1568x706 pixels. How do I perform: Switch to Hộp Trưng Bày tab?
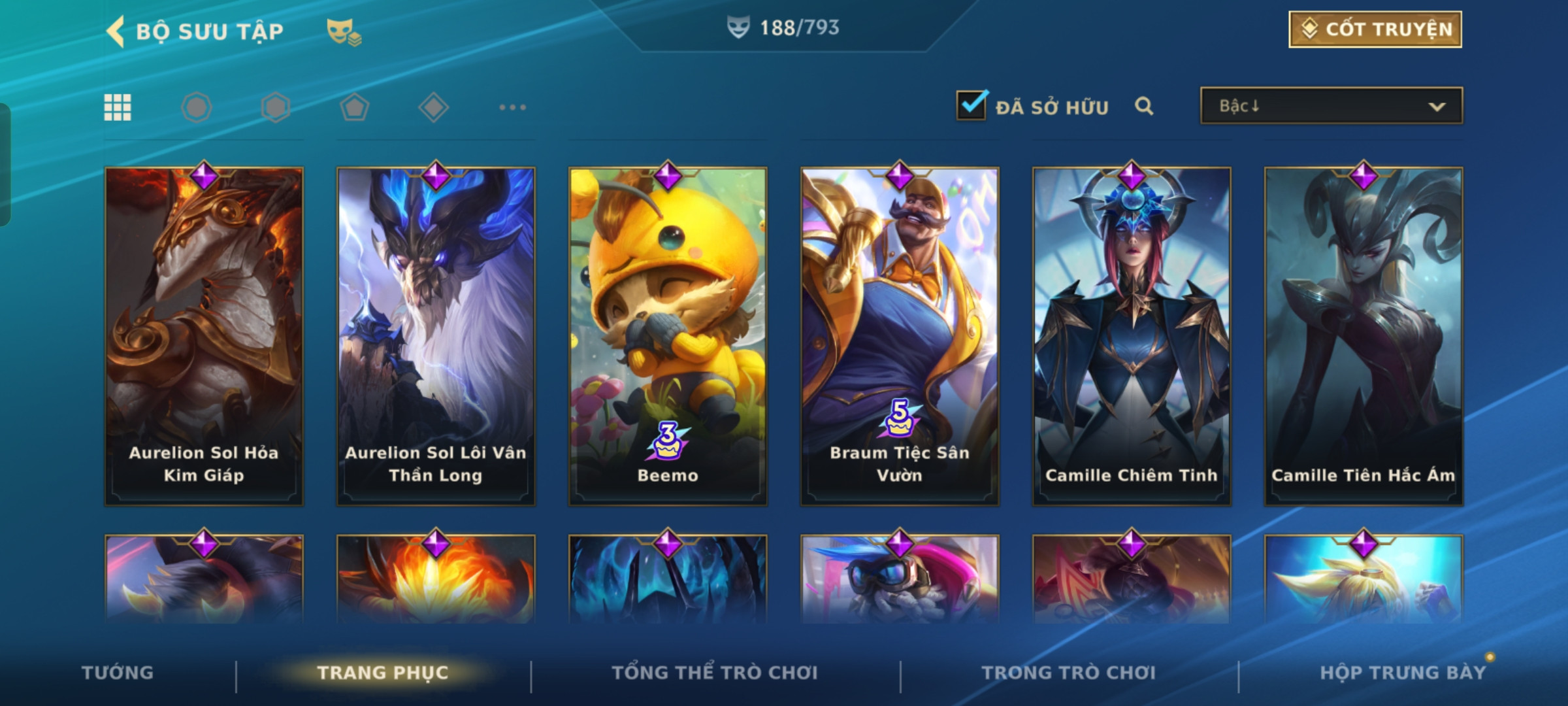pos(1402,673)
